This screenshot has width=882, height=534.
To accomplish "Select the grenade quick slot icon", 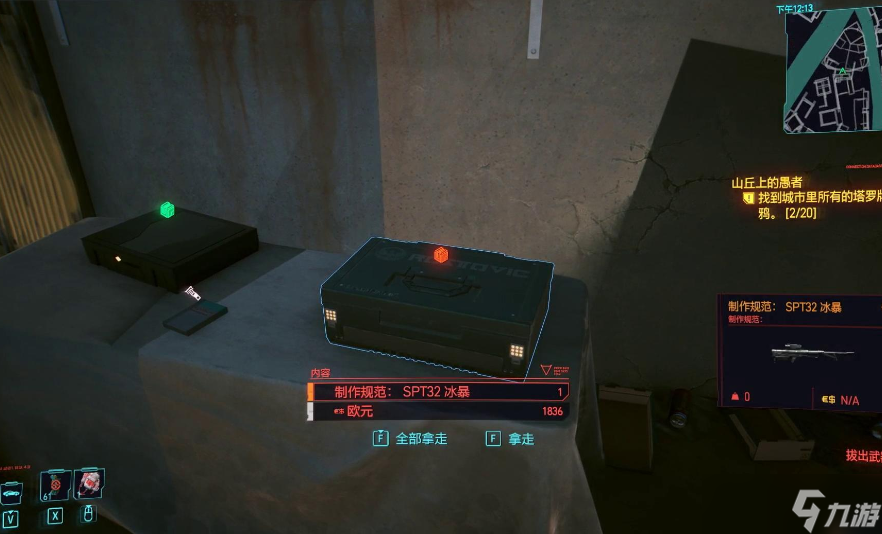I will [x=55, y=484].
